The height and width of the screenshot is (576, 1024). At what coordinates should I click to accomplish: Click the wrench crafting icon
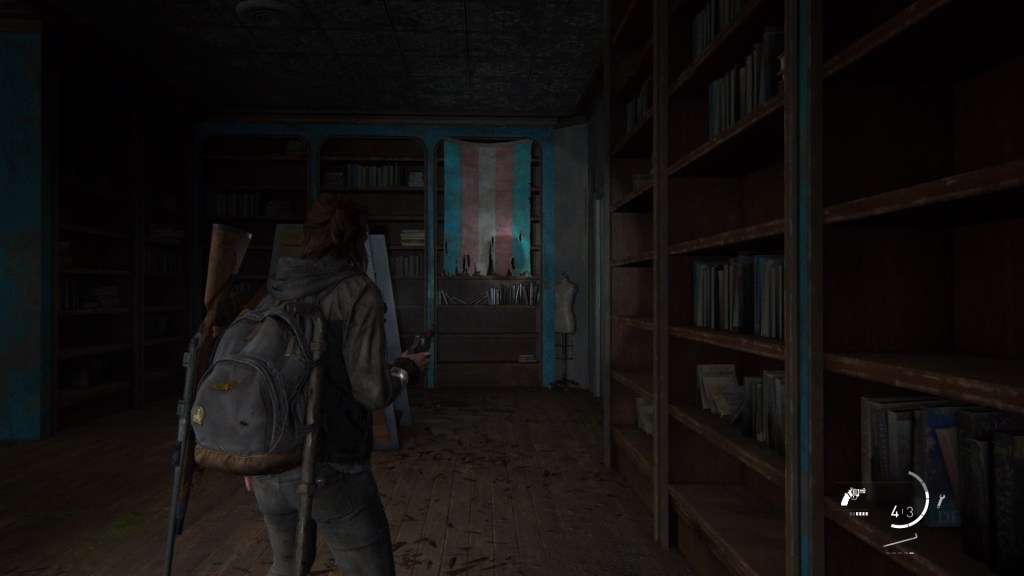[x=940, y=501]
